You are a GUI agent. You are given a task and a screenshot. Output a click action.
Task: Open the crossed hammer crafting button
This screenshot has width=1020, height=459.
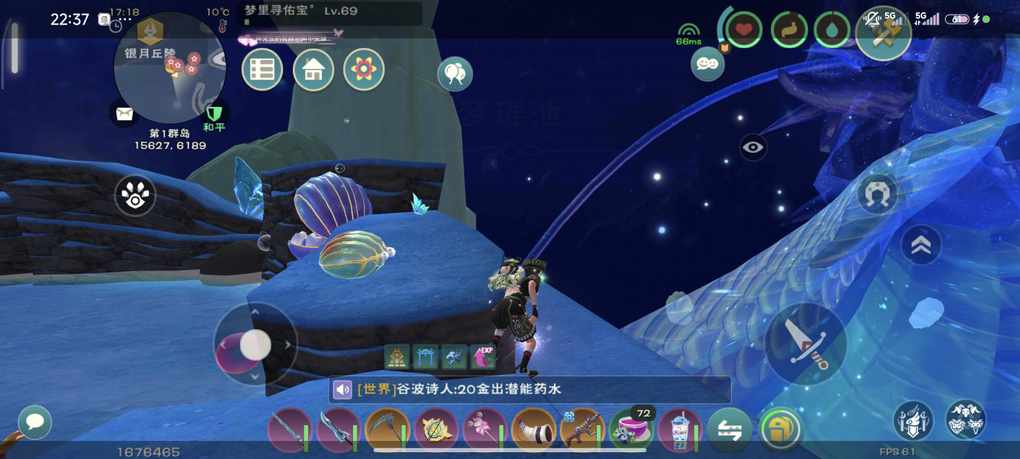tap(883, 32)
